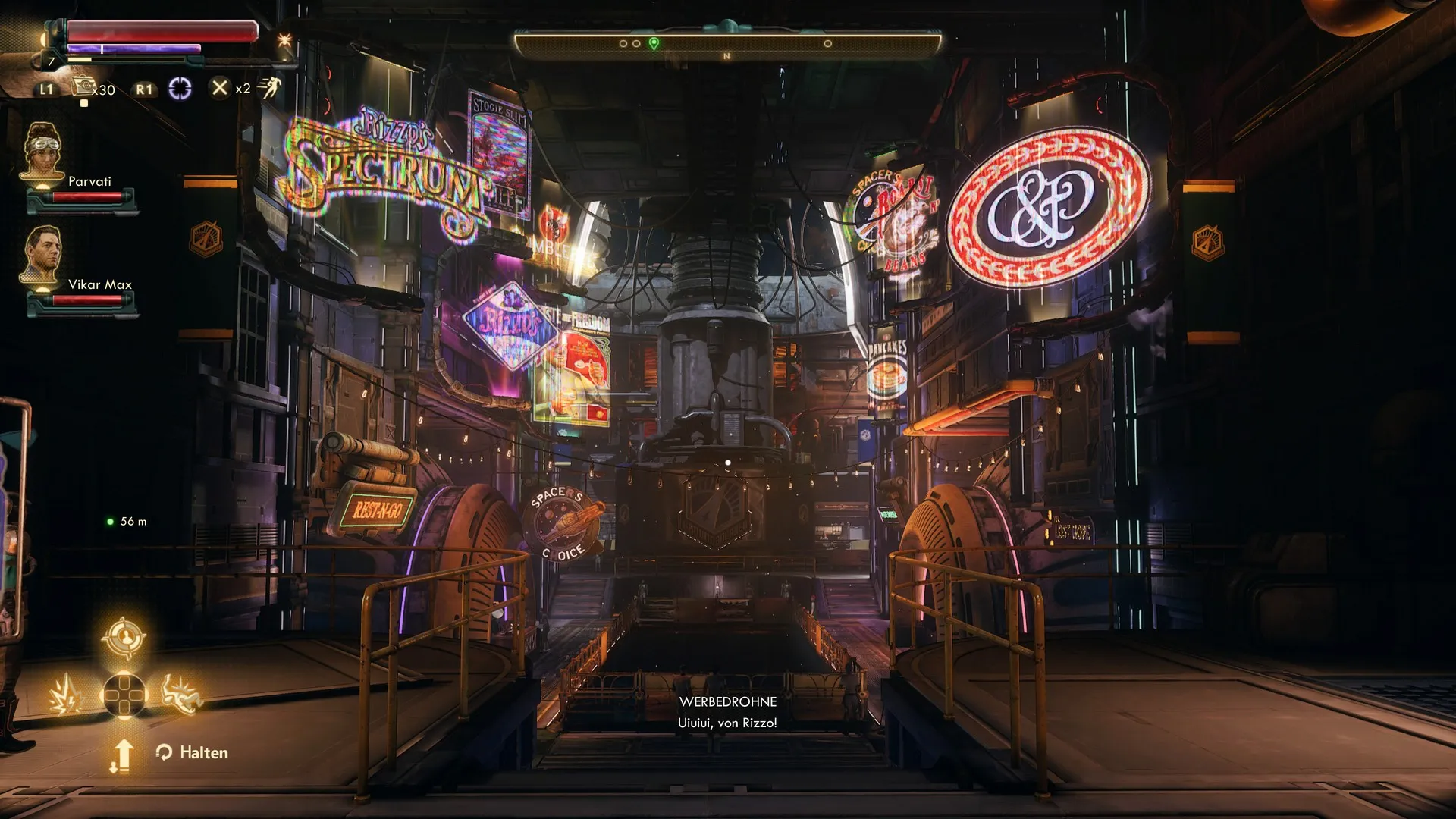1456x819 pixels.
Task: Use the medical inhaler item icon
Action: 83,87
